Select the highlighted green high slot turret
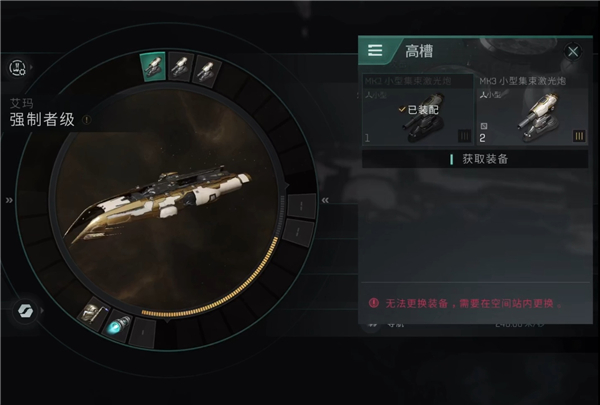Screen dimensions: 600x405 tap(153, 66)
